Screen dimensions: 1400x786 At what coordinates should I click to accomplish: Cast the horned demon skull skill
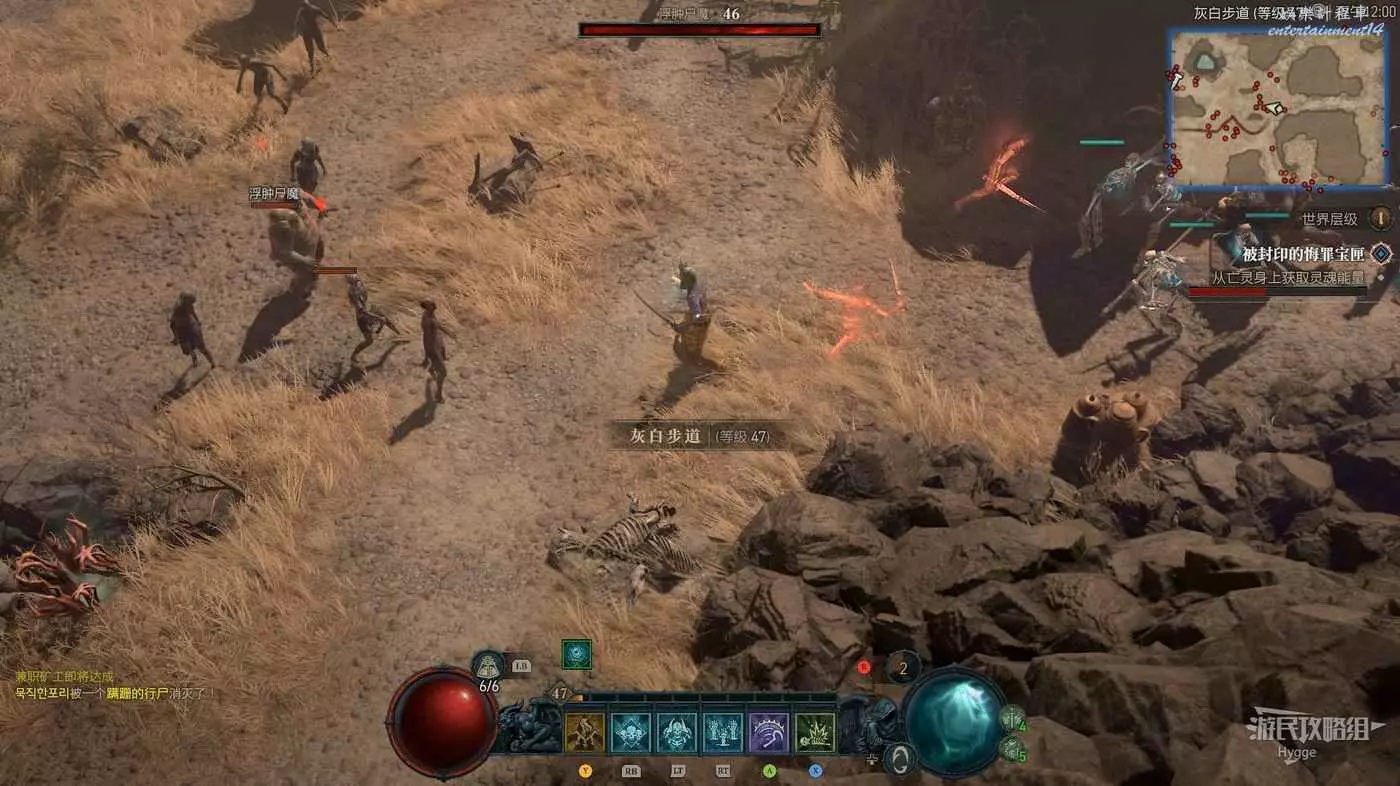677,733
